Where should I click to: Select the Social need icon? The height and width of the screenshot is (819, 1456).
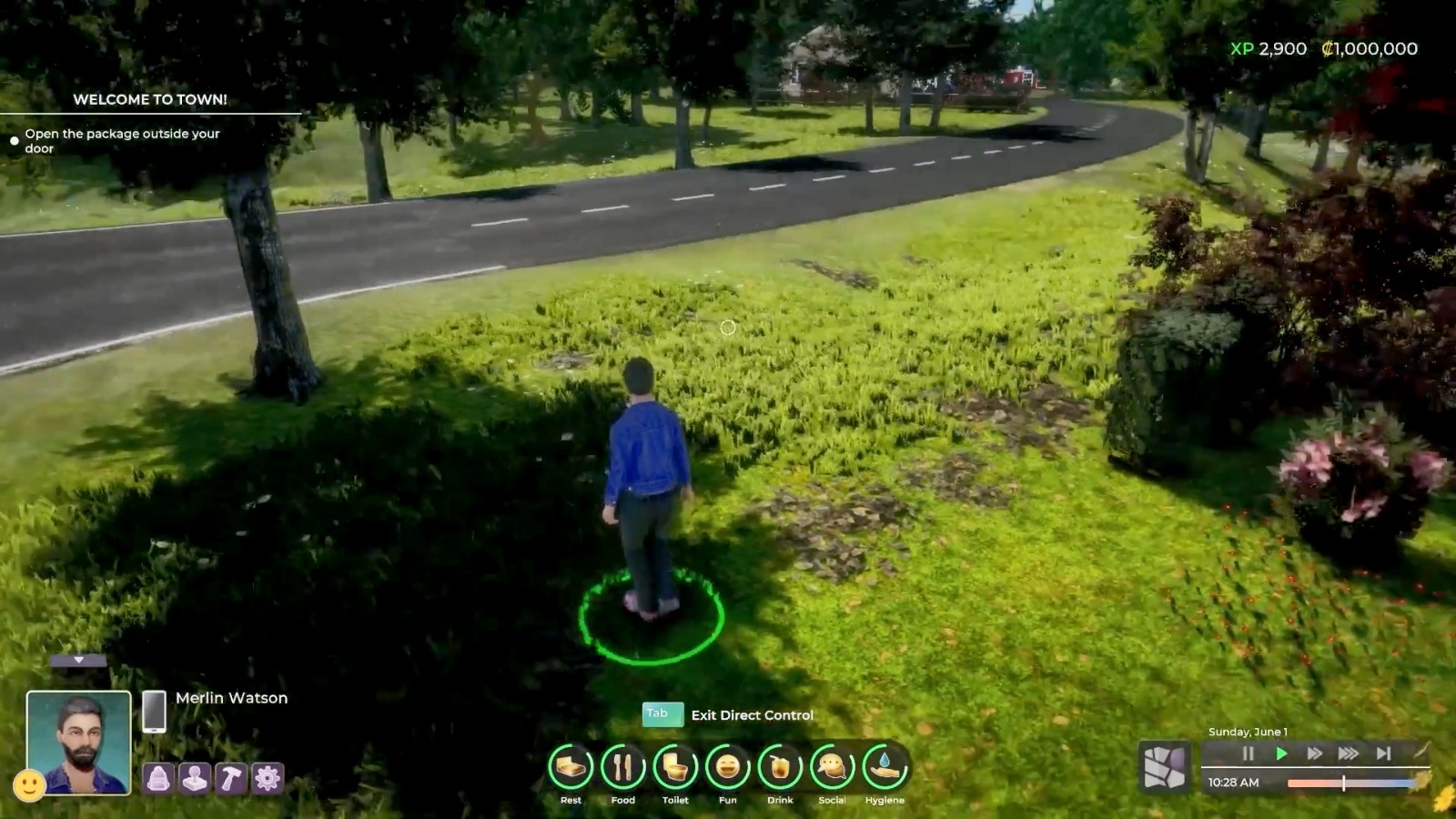pos(832,767)
